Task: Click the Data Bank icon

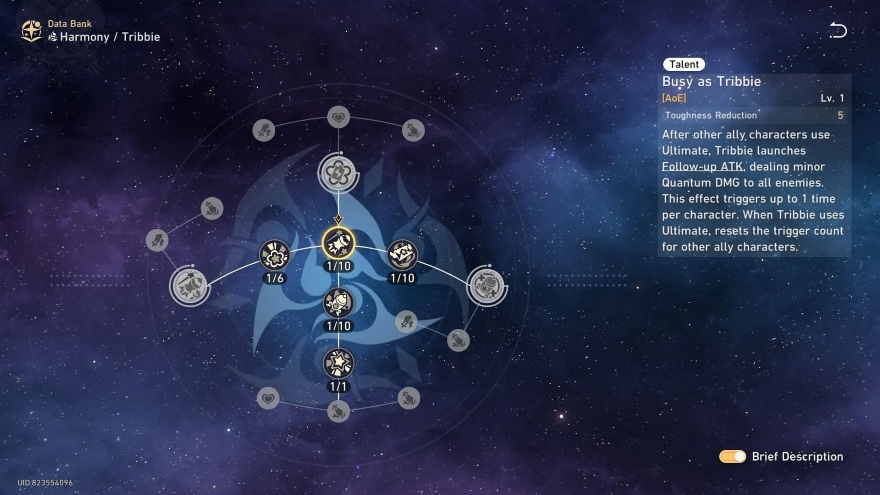Action: (32, 30)
